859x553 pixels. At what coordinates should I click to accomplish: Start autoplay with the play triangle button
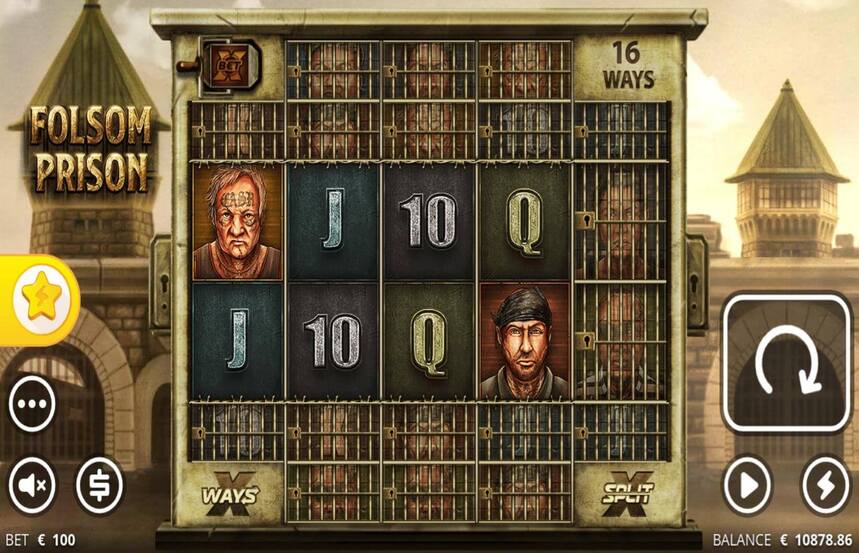click(748, 486)
